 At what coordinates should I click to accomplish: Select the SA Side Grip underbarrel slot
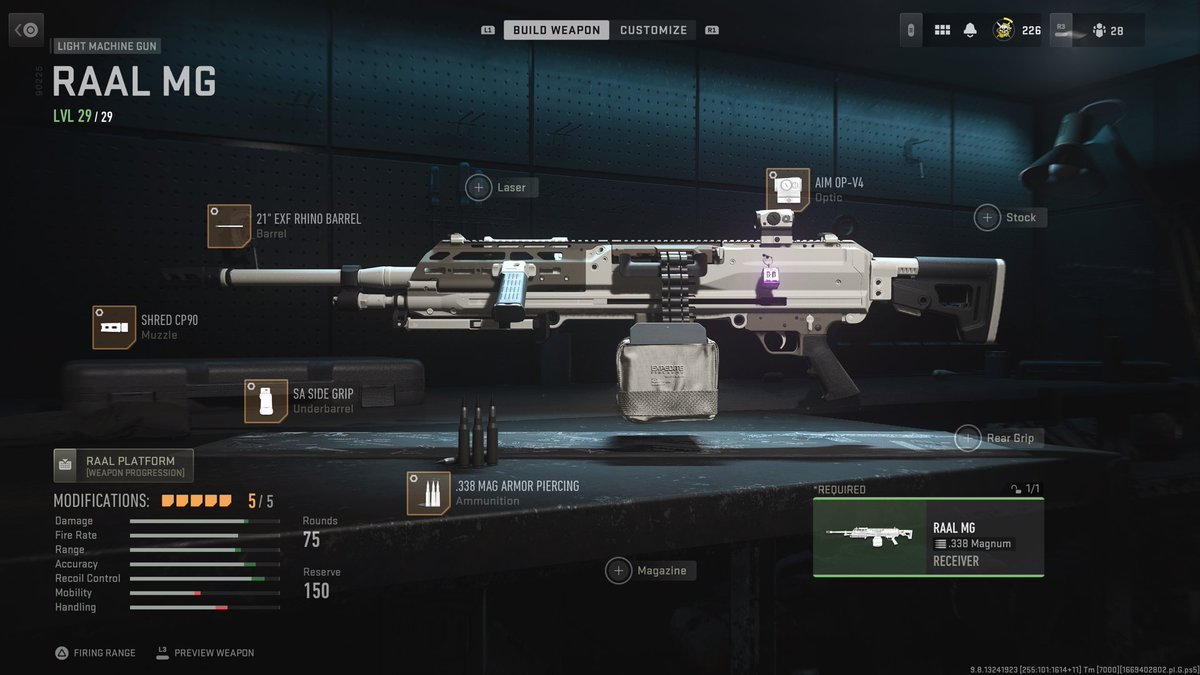pos(266,401)
